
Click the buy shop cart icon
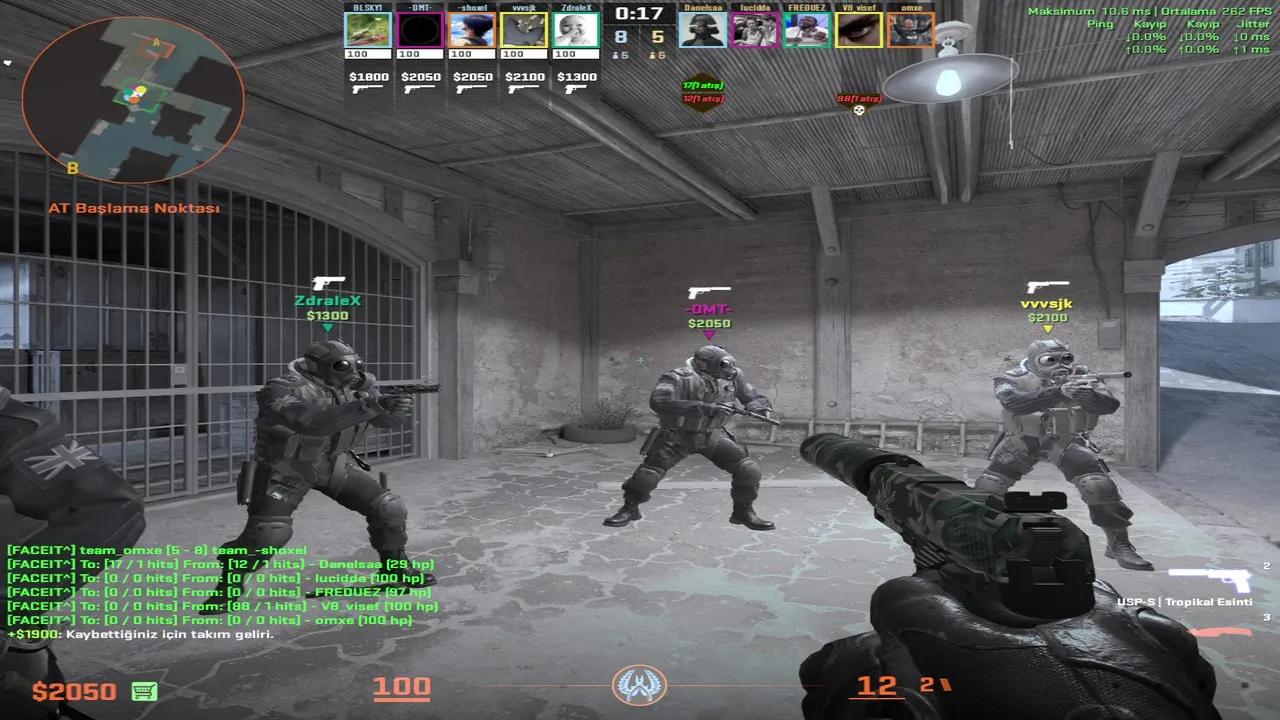(144, 691)
